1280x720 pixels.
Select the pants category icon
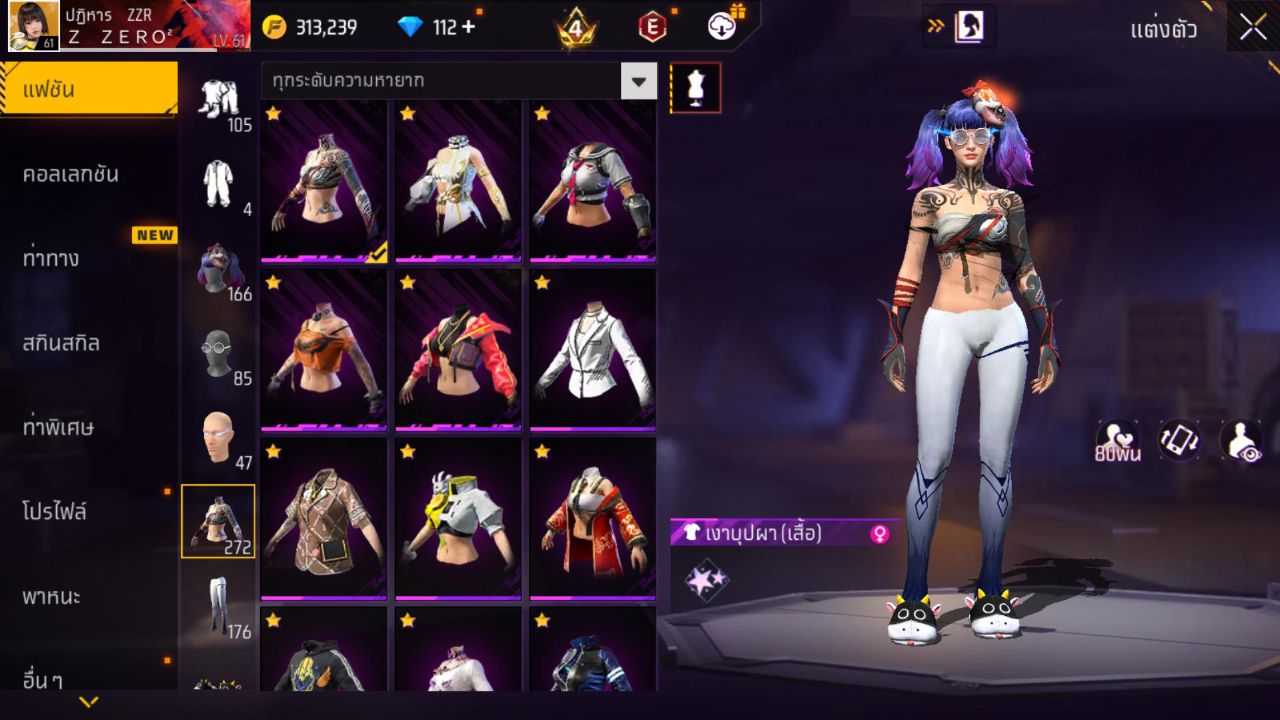click(x=221, y=610)
